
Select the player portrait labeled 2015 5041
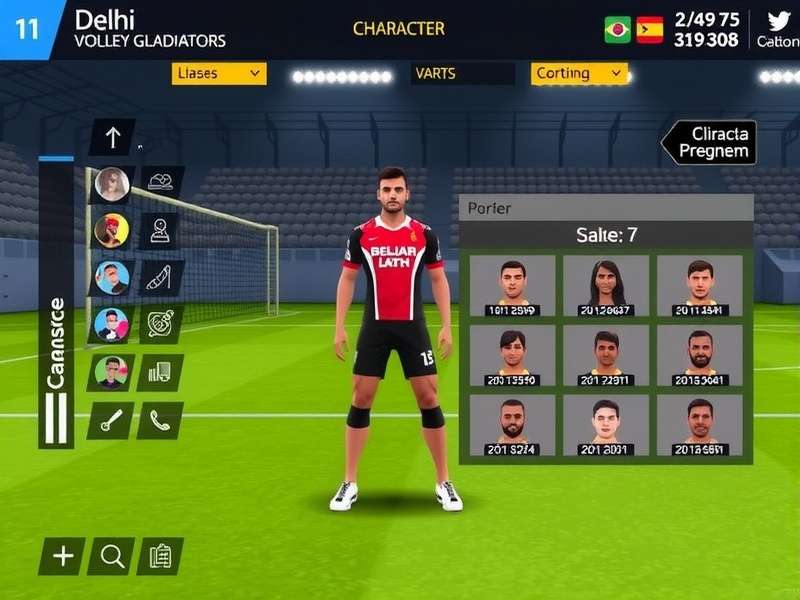coord(700,356)
